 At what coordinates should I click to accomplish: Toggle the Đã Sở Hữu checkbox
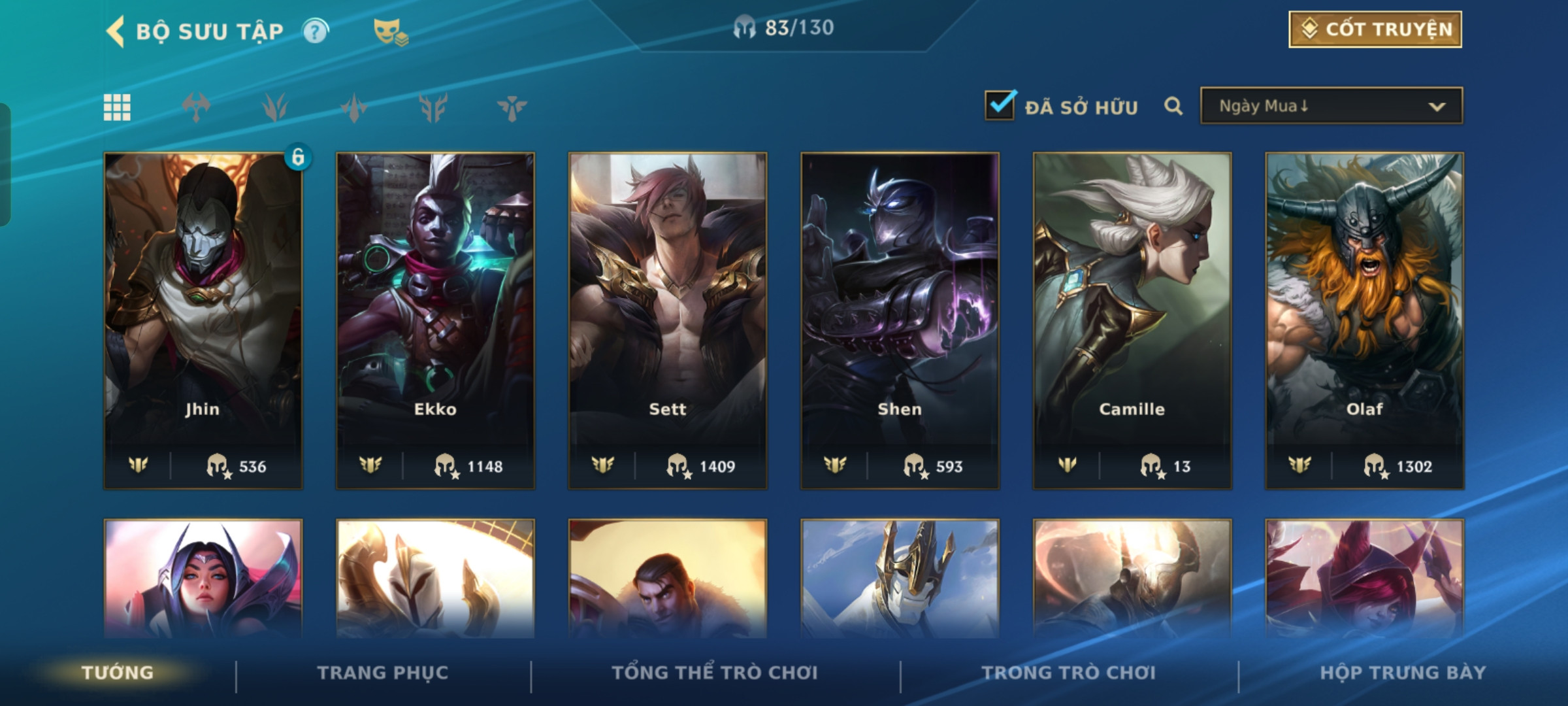[1000, 106]
